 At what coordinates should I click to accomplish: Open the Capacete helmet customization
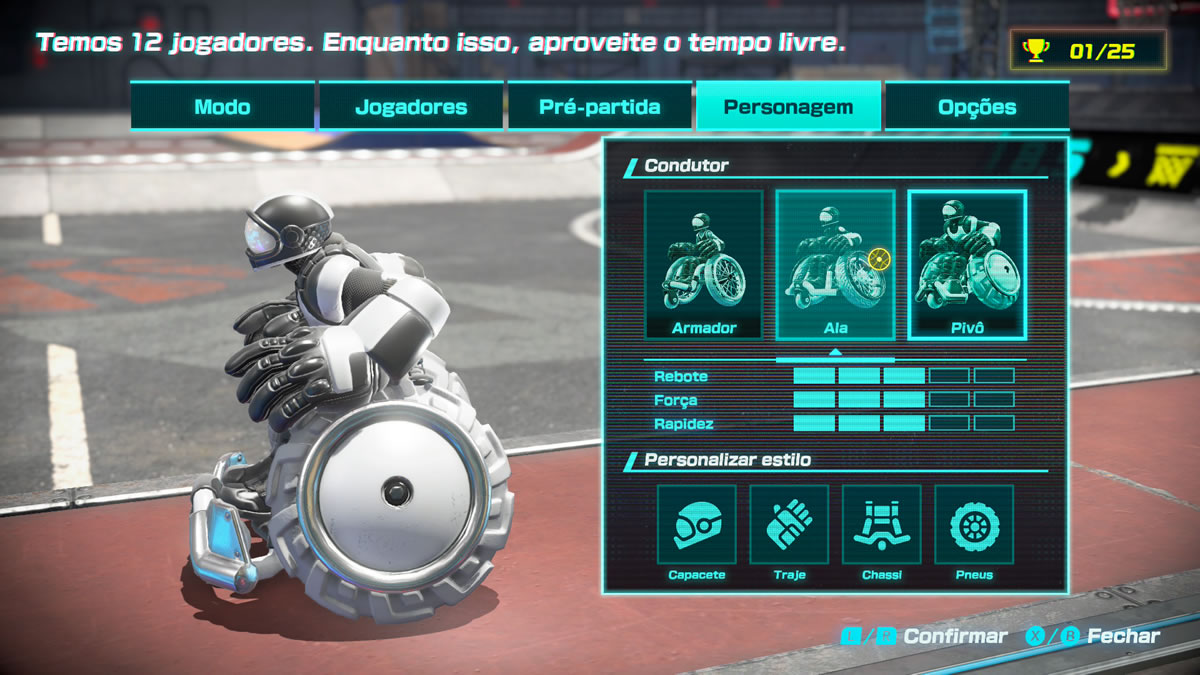coord(696,525)
